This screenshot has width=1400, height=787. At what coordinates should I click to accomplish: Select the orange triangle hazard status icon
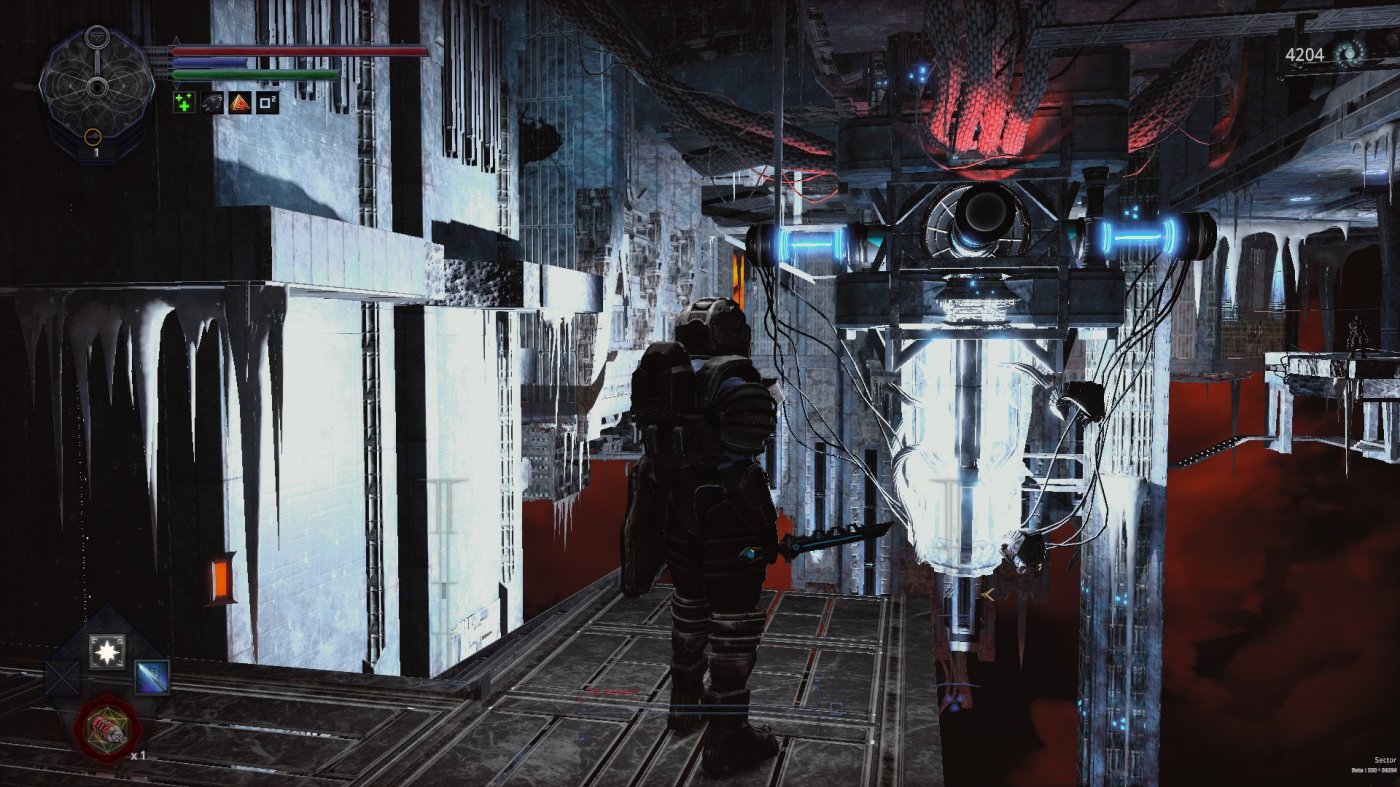(x=239, y=102)
